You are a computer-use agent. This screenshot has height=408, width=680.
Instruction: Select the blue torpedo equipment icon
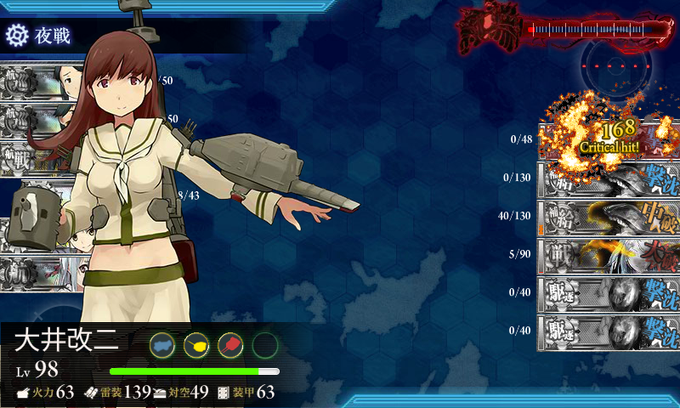point(162,346)
